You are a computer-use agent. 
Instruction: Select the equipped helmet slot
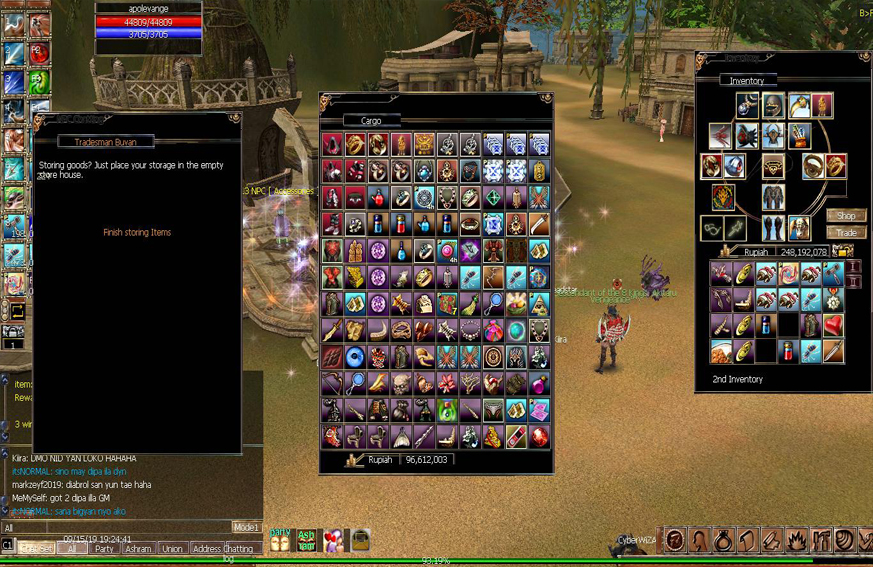[x=772, y=106]
